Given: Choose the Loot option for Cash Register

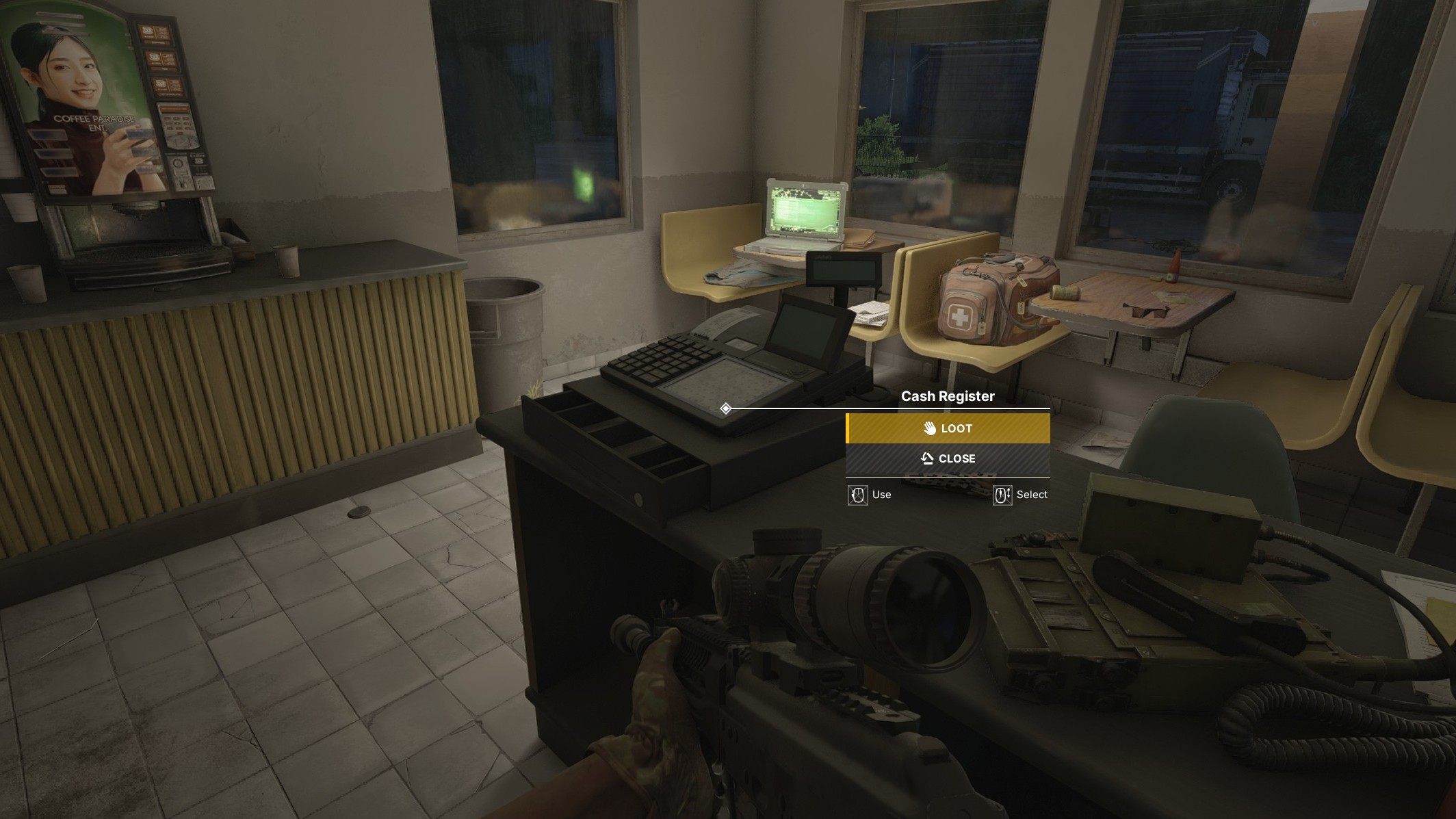Looking at the screenshot, I should click(948, 428).
